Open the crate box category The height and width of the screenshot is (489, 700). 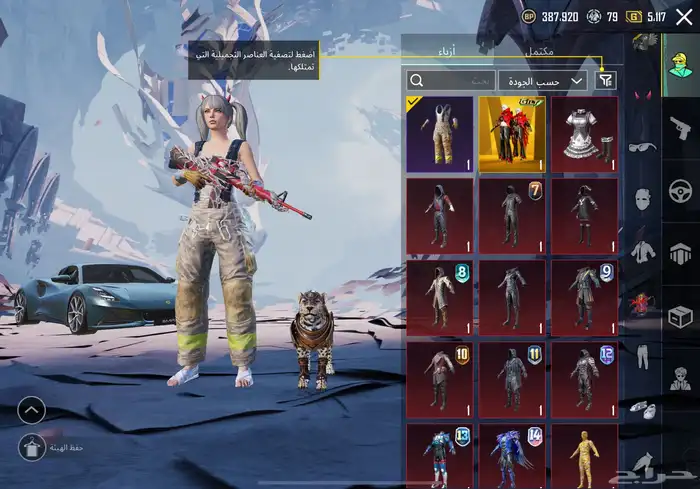[680, 317]
